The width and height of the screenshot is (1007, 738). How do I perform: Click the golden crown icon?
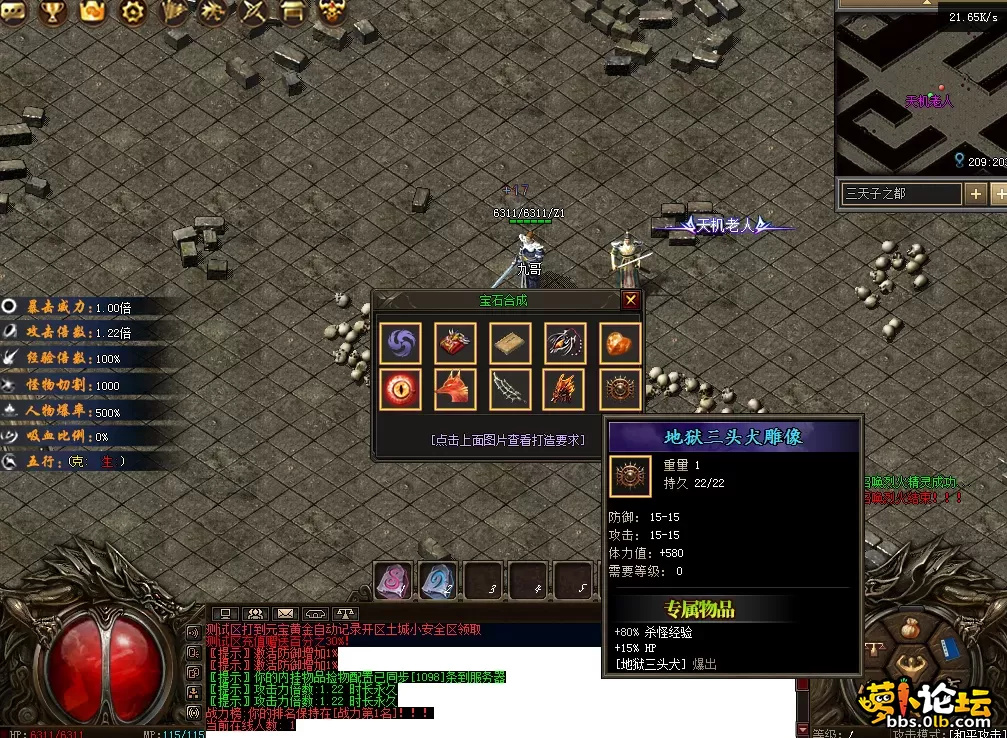click(x=93, y=12)
